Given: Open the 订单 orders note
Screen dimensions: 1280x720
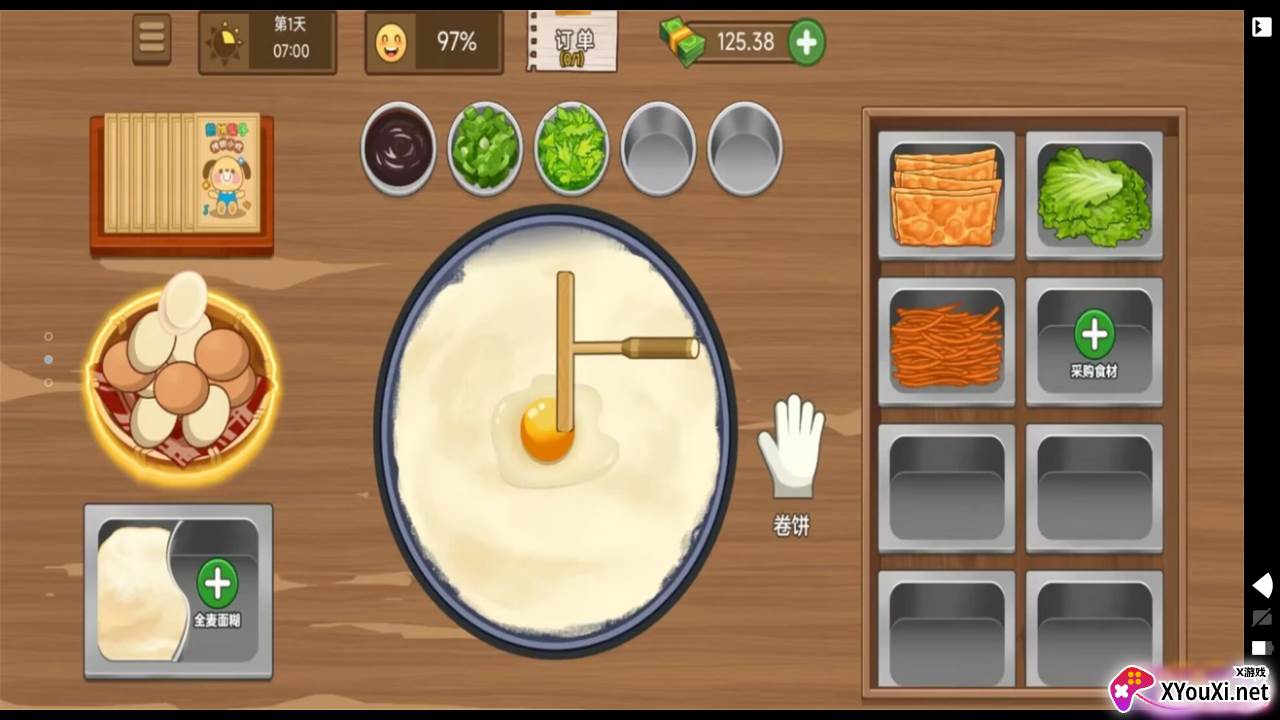Looking at the screenshot, I should (572, 41).
